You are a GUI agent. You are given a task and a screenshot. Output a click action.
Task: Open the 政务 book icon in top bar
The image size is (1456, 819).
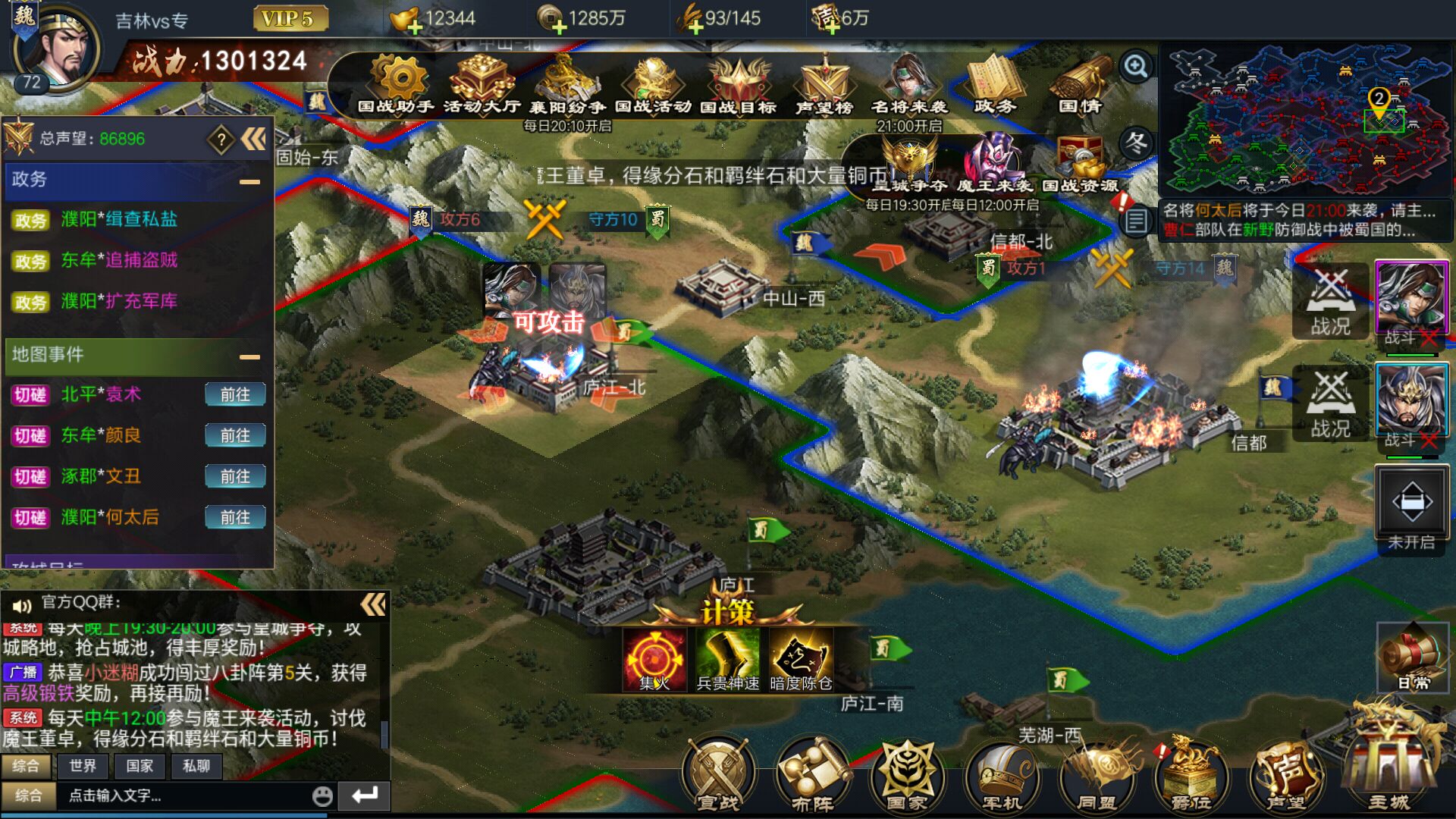click(x=994, y=82)
